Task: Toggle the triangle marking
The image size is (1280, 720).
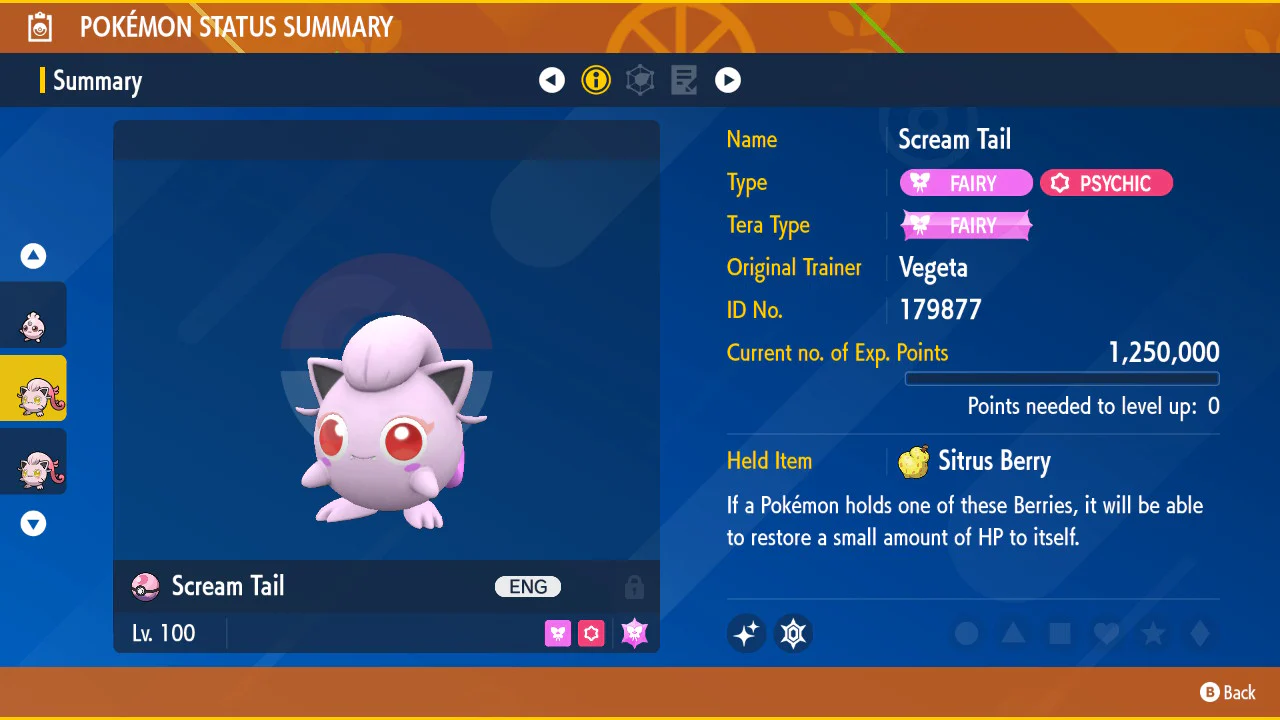Action: pos(1013,633)
